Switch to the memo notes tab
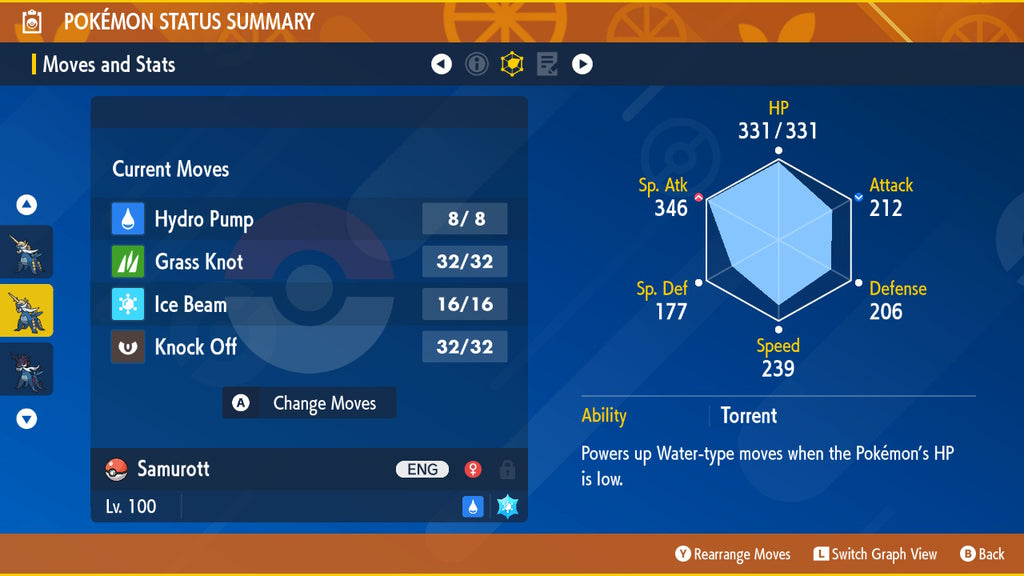The height and width of the screenshot is (576, 1024). click(547, 65)
